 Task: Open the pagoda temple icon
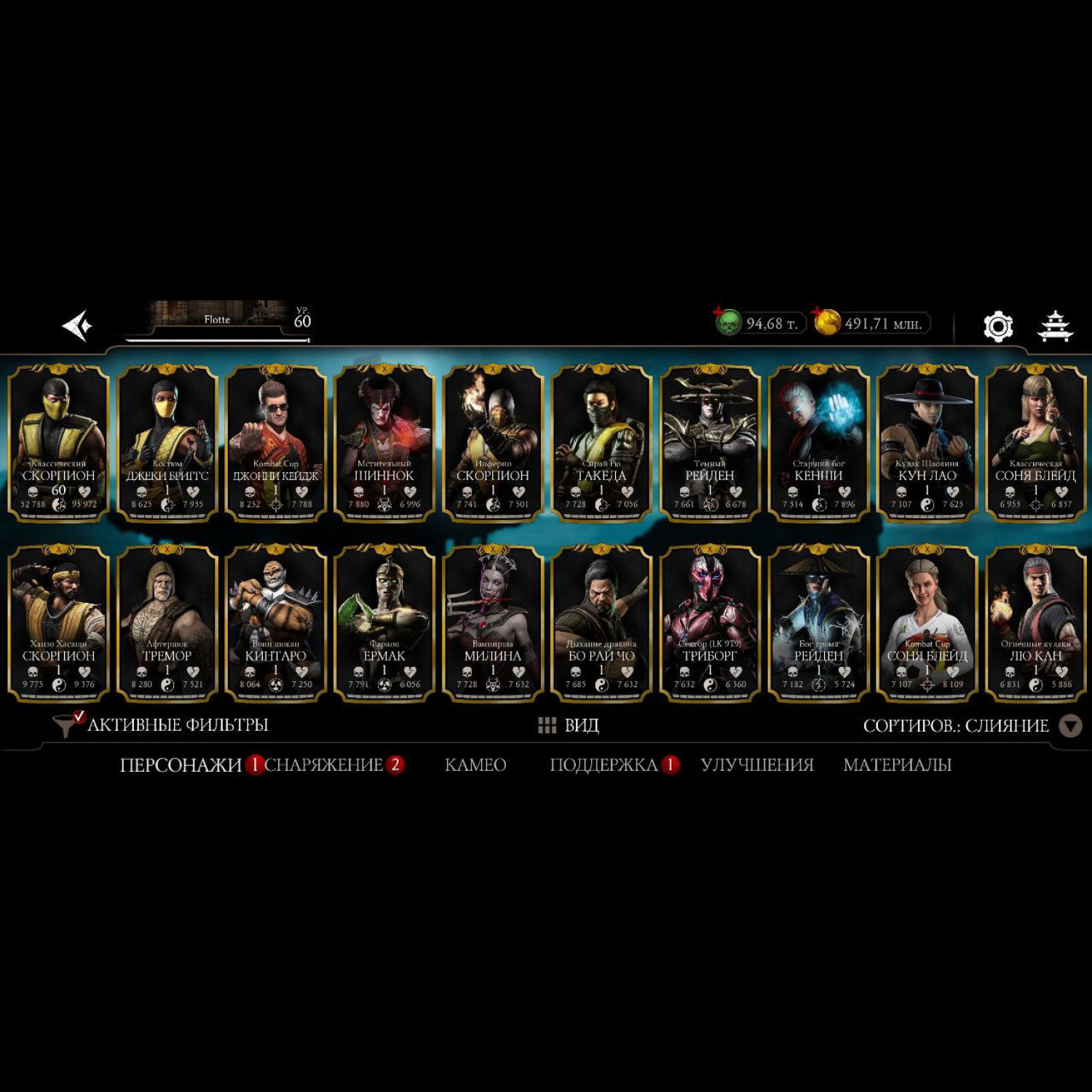click(1054, 326)
